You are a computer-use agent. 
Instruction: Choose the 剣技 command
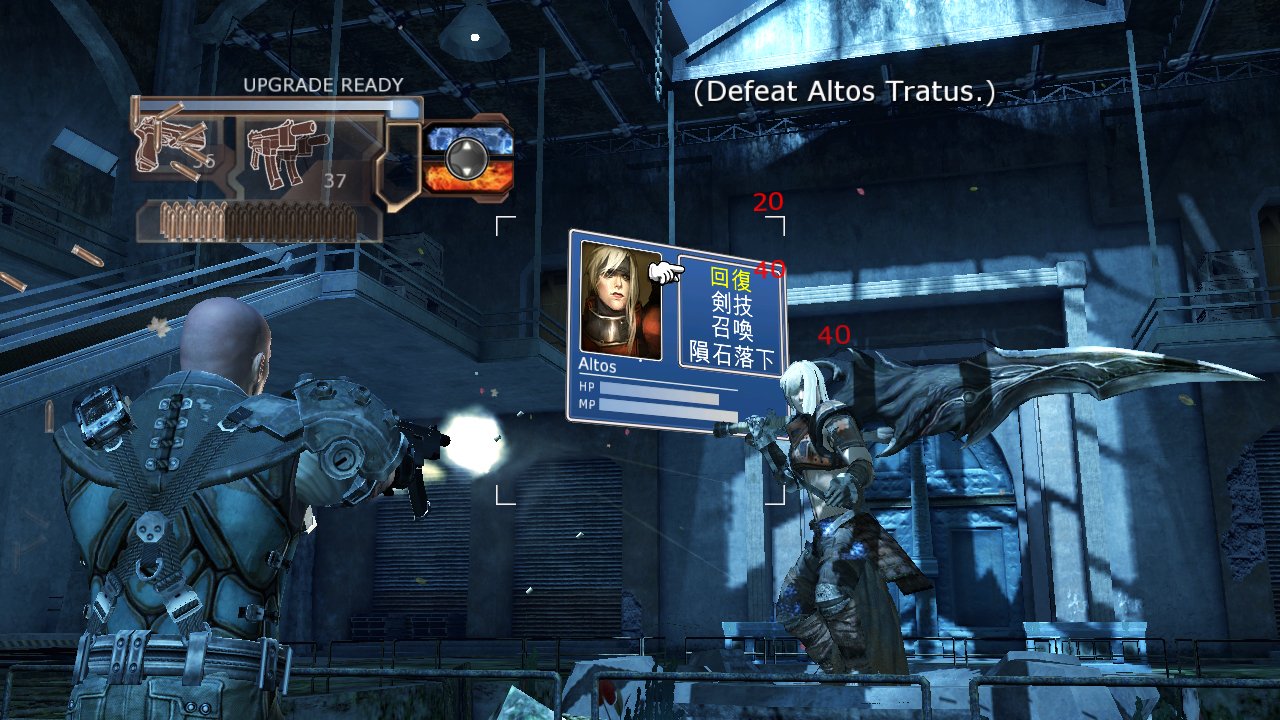coord(731,303)
